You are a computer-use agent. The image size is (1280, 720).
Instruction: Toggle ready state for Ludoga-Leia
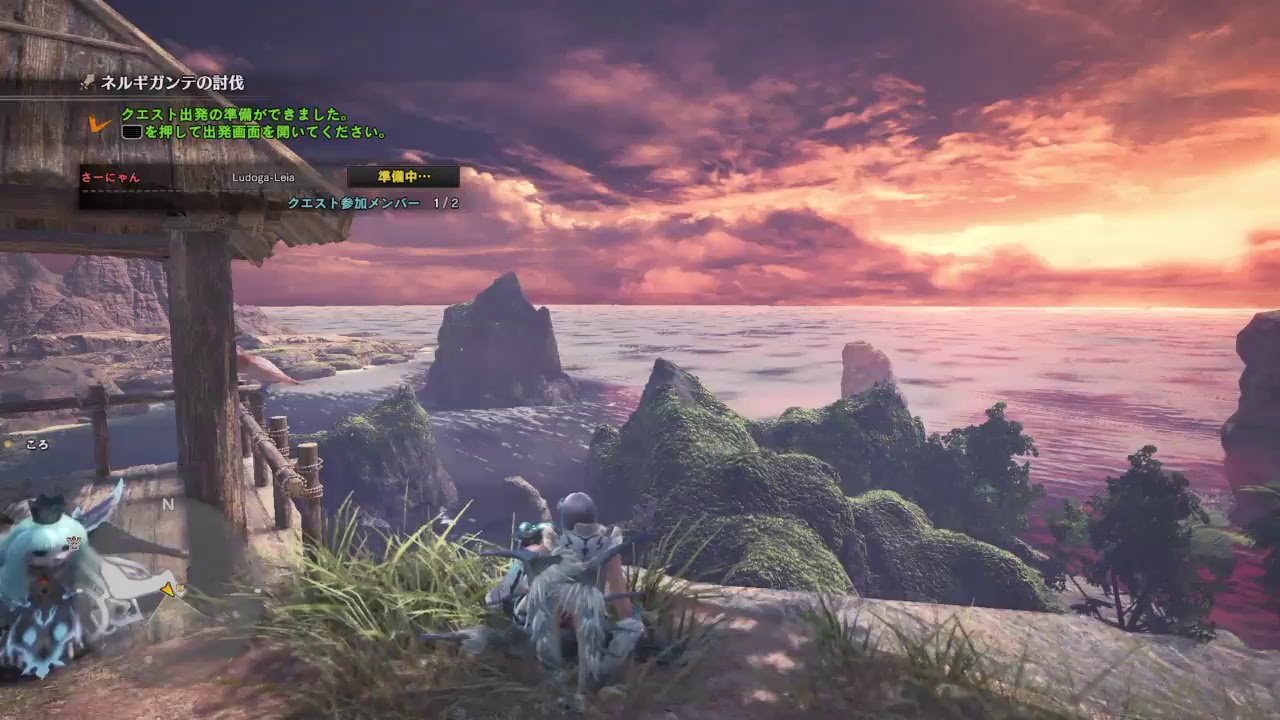(263, 176)
